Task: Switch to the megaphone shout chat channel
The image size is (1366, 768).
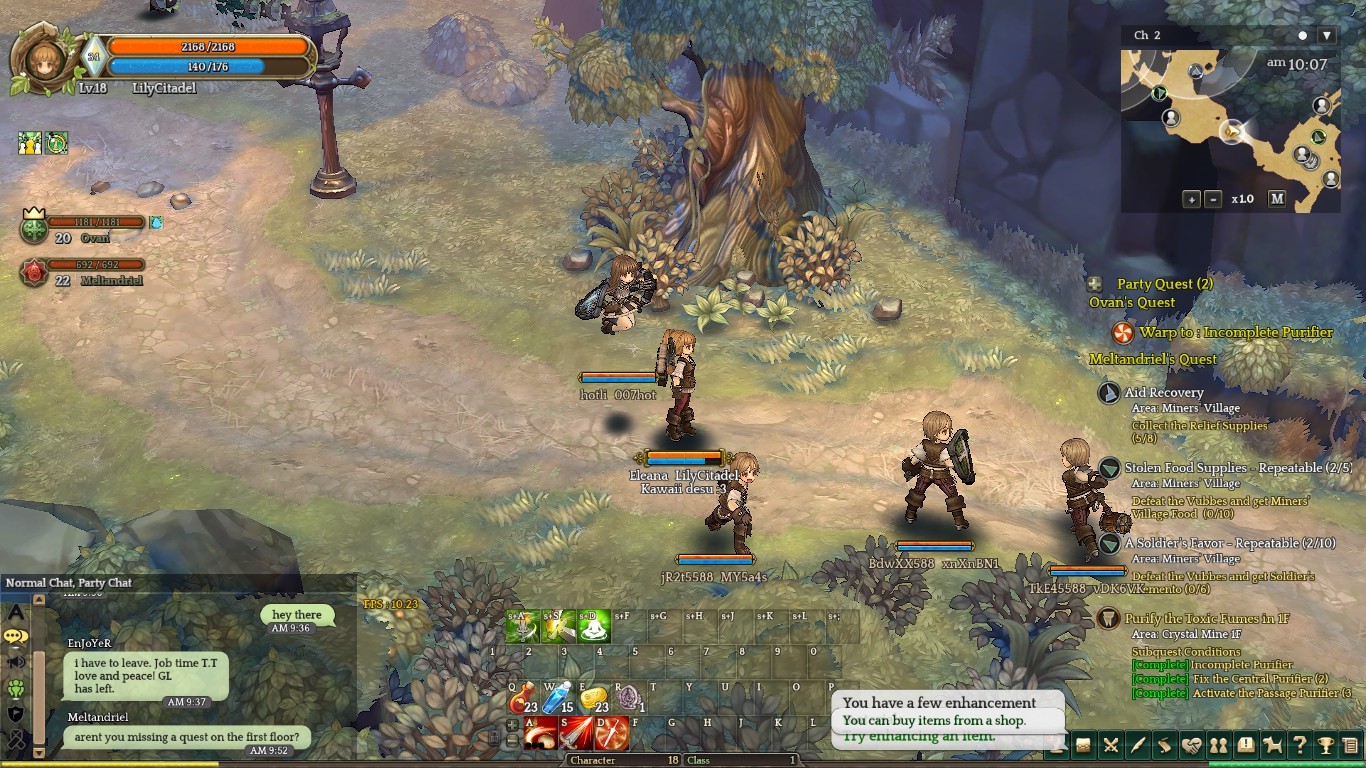Action: click(x=16, y=662)
